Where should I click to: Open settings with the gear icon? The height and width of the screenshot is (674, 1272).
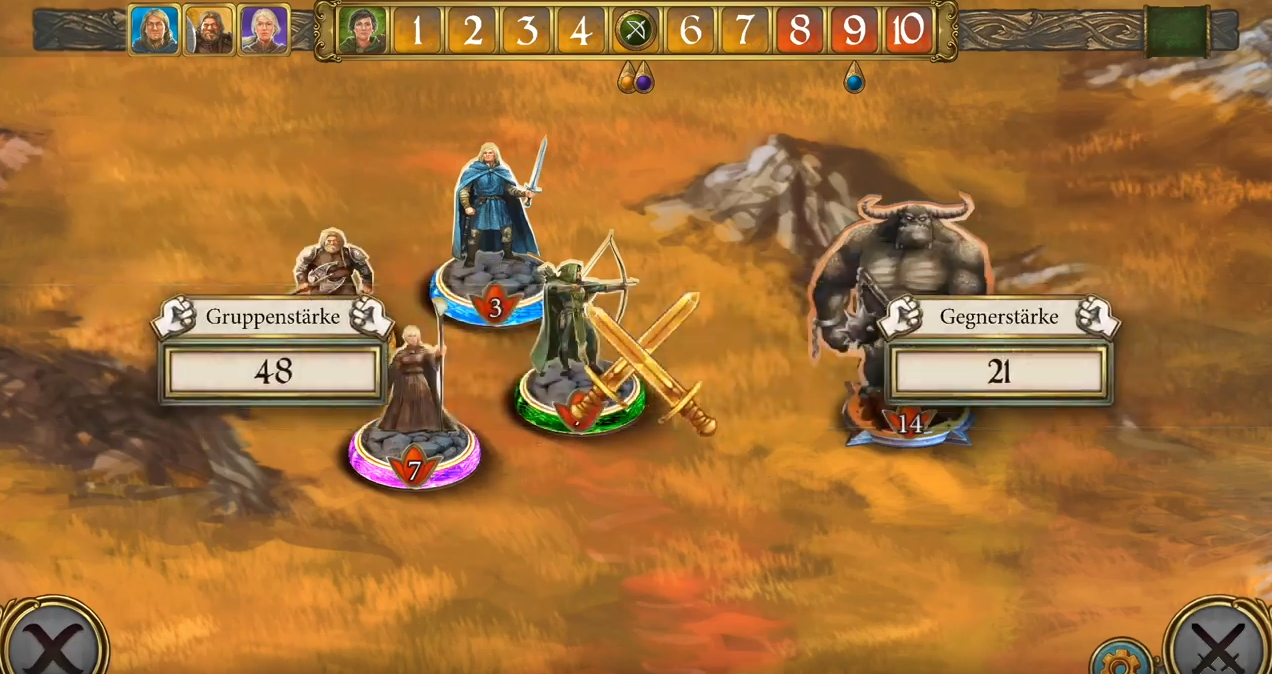(x=1119, y=659)
